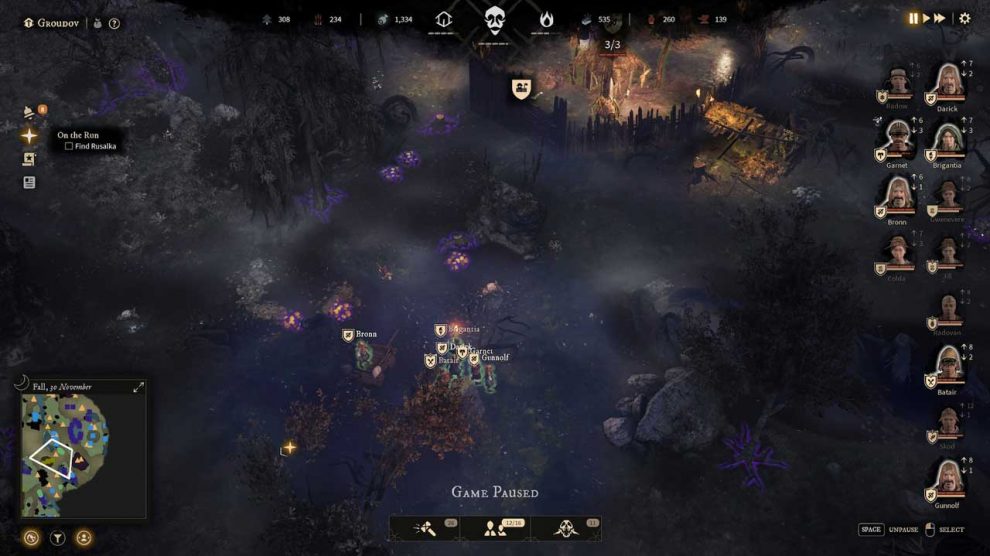
Task: Open the villagers panel showing 12/16
Action: (x=495, y=527)
